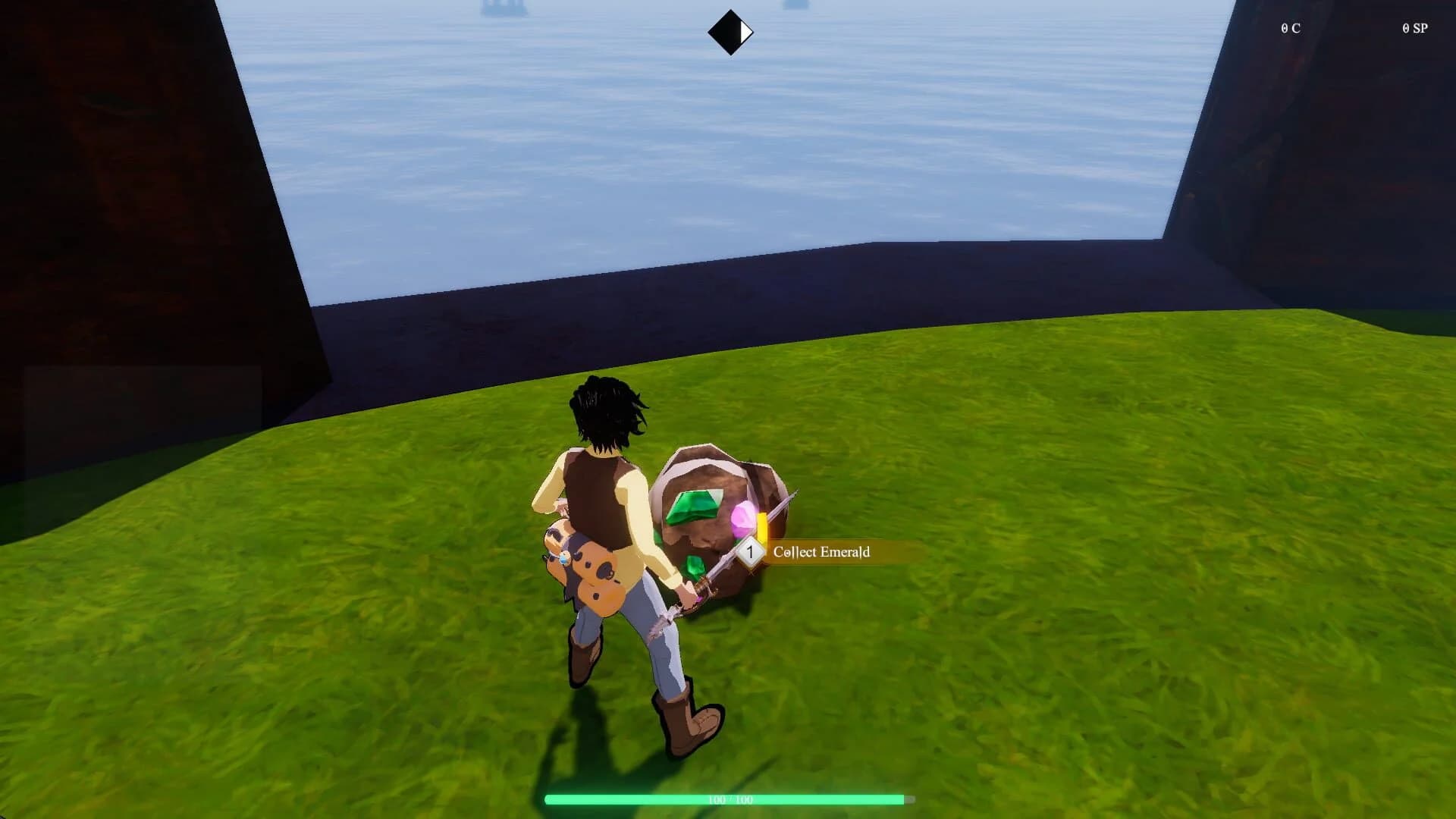This screenshot has height=819, width=1456.
Task: Click the green health bar at the bottom
Action: tap(728, 798)
